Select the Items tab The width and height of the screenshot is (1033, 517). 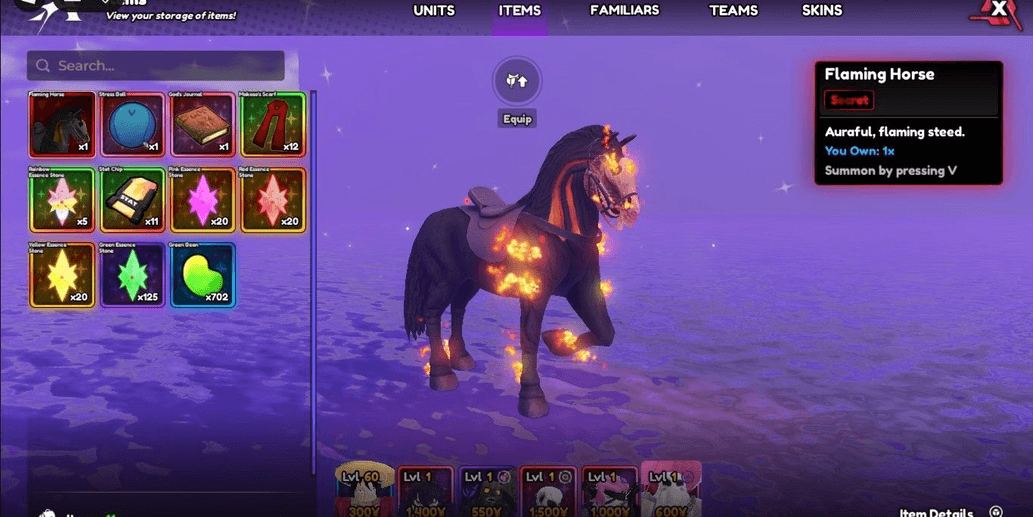point(520,11)
